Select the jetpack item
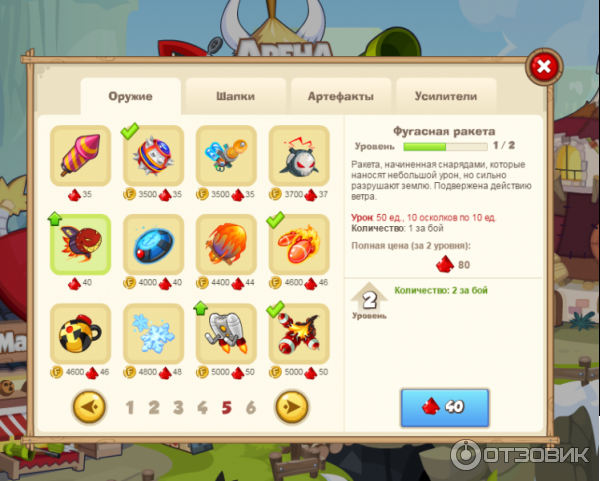This screenshot has height=481, width=600. pos(226,333)
